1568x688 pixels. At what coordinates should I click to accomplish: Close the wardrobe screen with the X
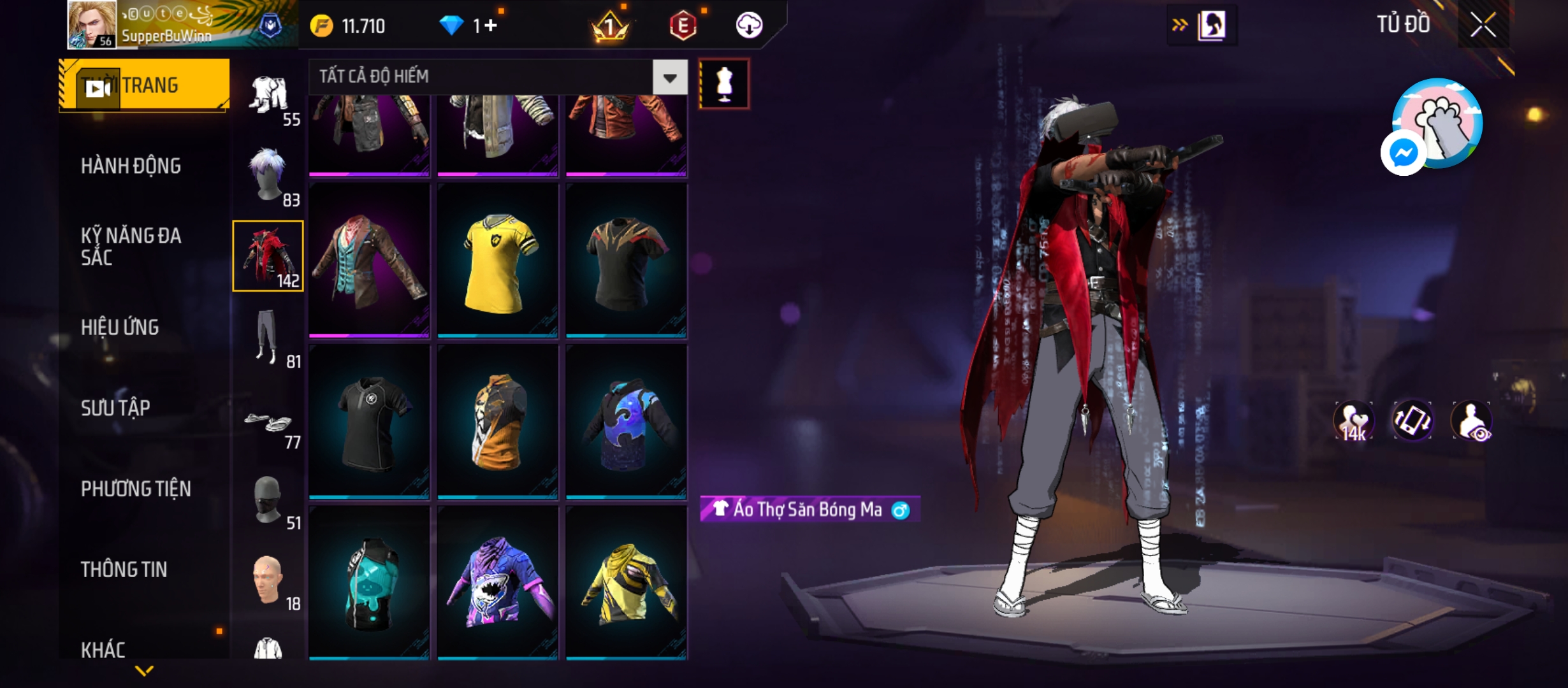pos(1483,26)
